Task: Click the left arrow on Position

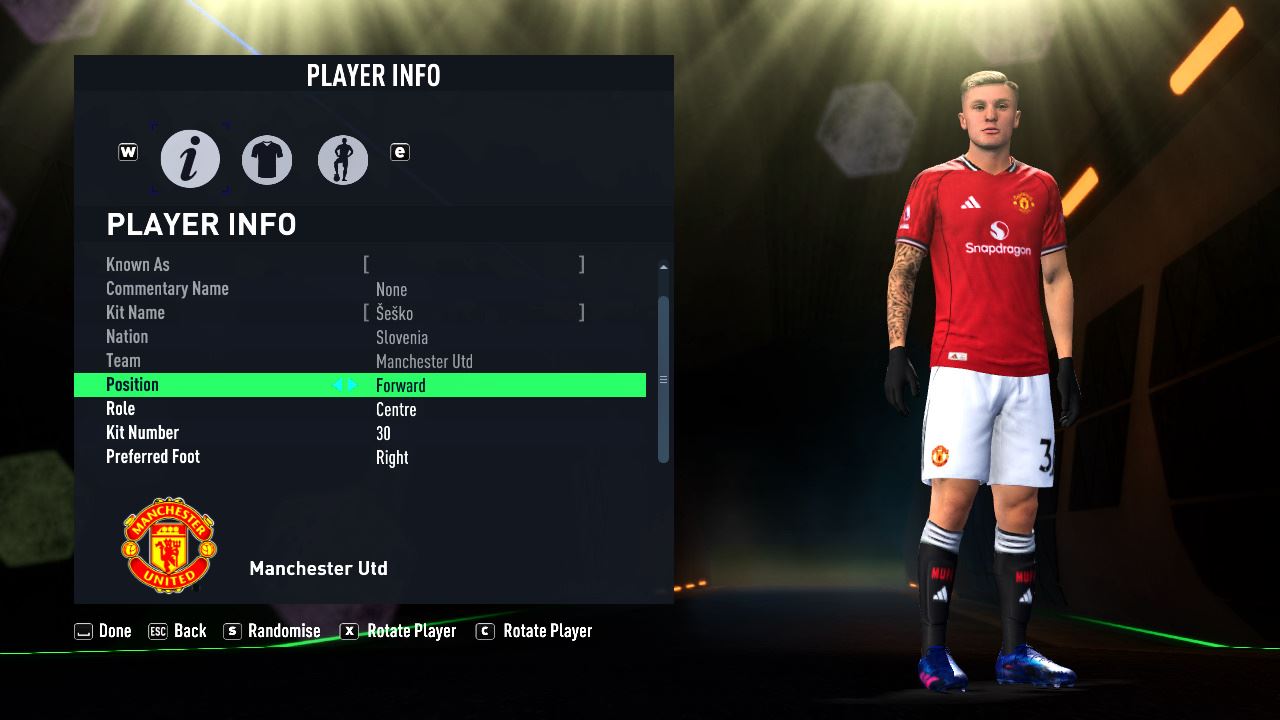Action: pyautogui.click(x=338, y=385)
